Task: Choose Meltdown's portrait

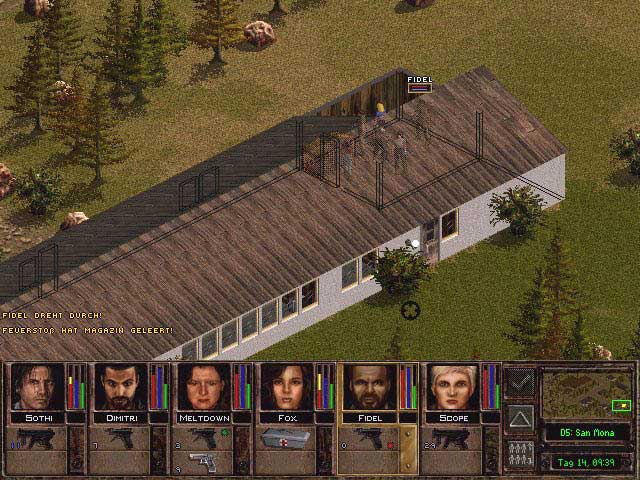Action: (203, 386)
